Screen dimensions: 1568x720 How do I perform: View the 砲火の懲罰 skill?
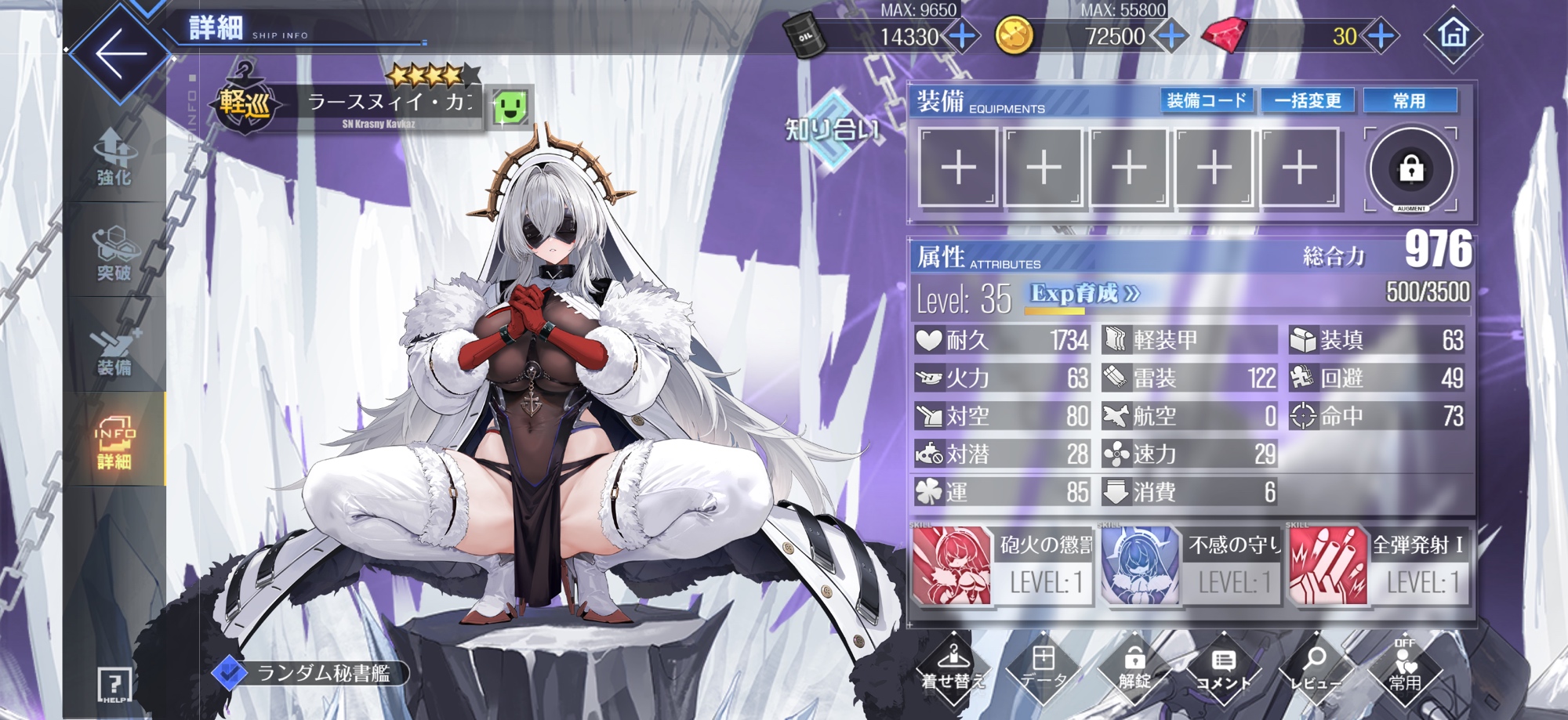1002,566
